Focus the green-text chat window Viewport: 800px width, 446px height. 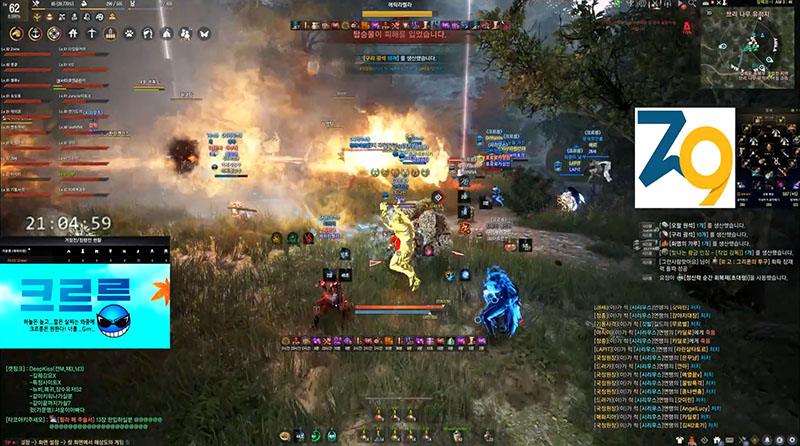80,400
